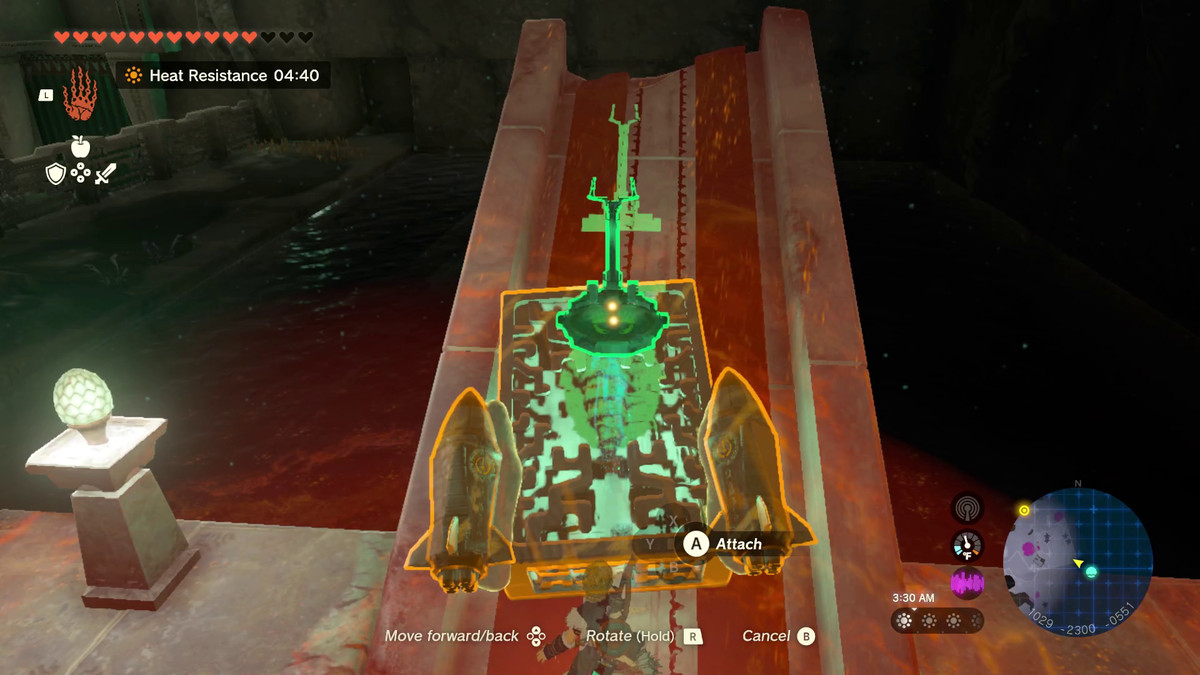The height and width of the screenshot is (675, 1200).
Task: Show the weather forecast strip
Action: click(936, 621)
